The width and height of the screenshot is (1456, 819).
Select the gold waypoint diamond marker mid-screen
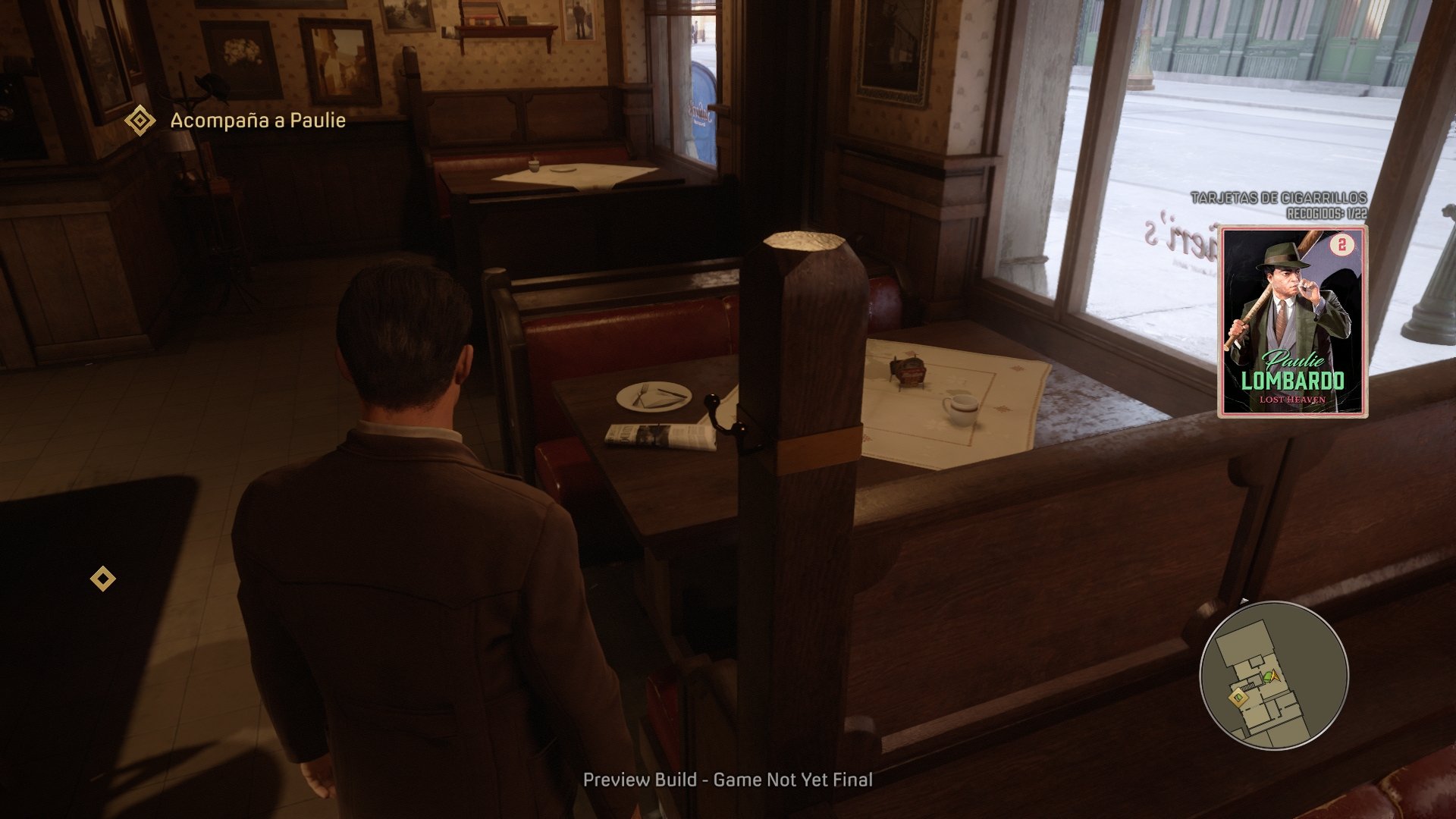[102, 579]
